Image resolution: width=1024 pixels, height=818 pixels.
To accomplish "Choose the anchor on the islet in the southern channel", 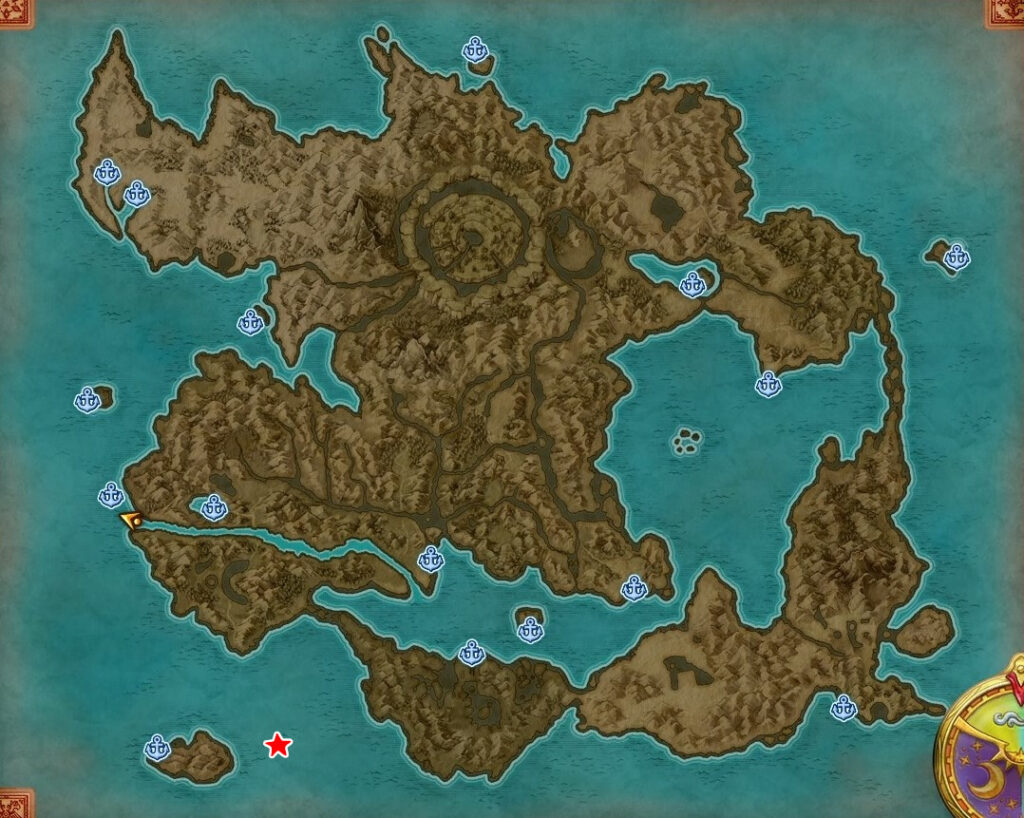I will (530, 629).
